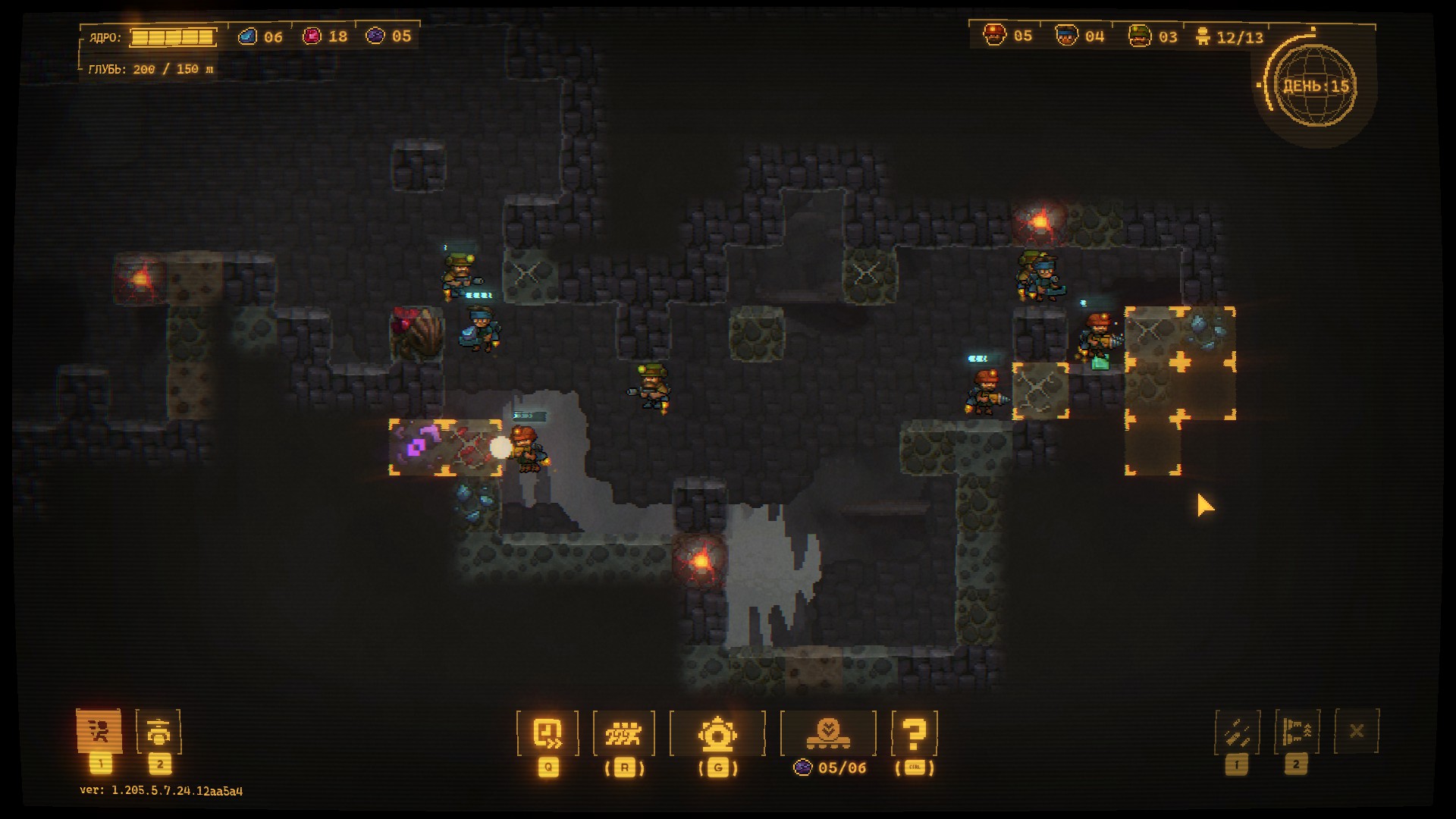Viewport: 1456px width, 819px height.
Task: Select the blue-cap dwarf class icon
Action: [x=1066, y=36]
